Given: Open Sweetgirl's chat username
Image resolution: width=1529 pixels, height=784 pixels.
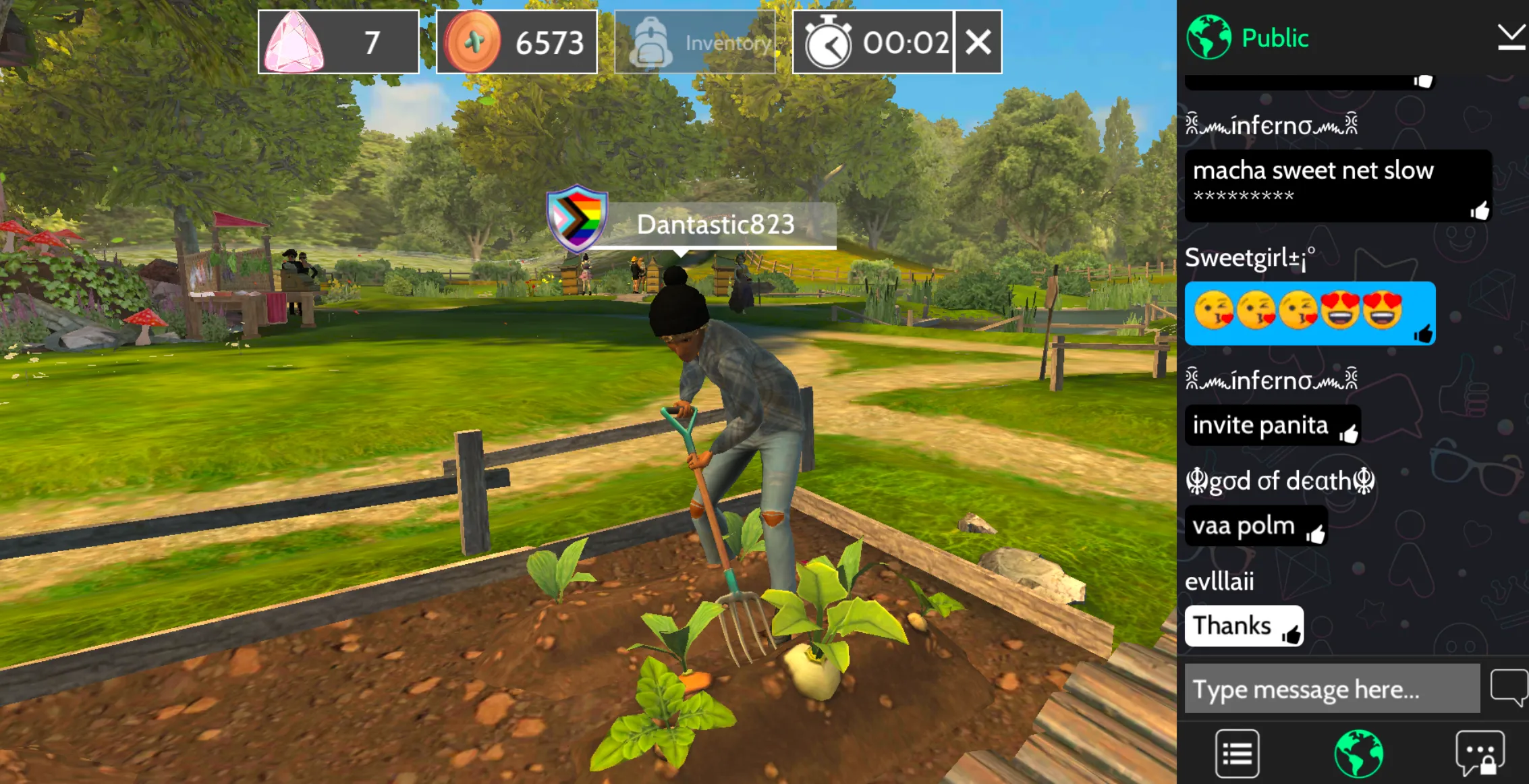Looking at the screenshot, I should click(1250, 258).
